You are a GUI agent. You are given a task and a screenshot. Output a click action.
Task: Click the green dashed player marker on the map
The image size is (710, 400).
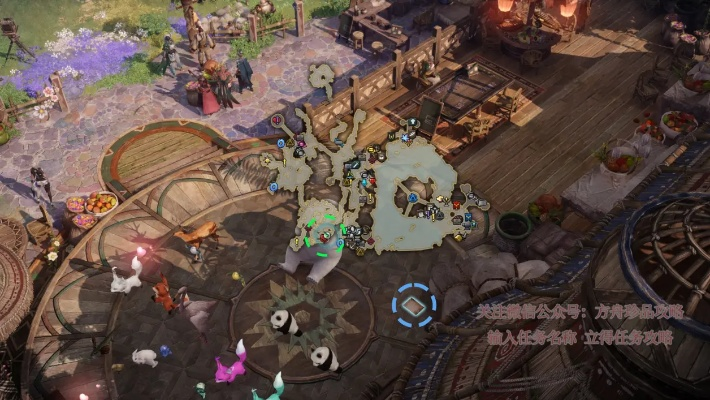click(322, 236)
